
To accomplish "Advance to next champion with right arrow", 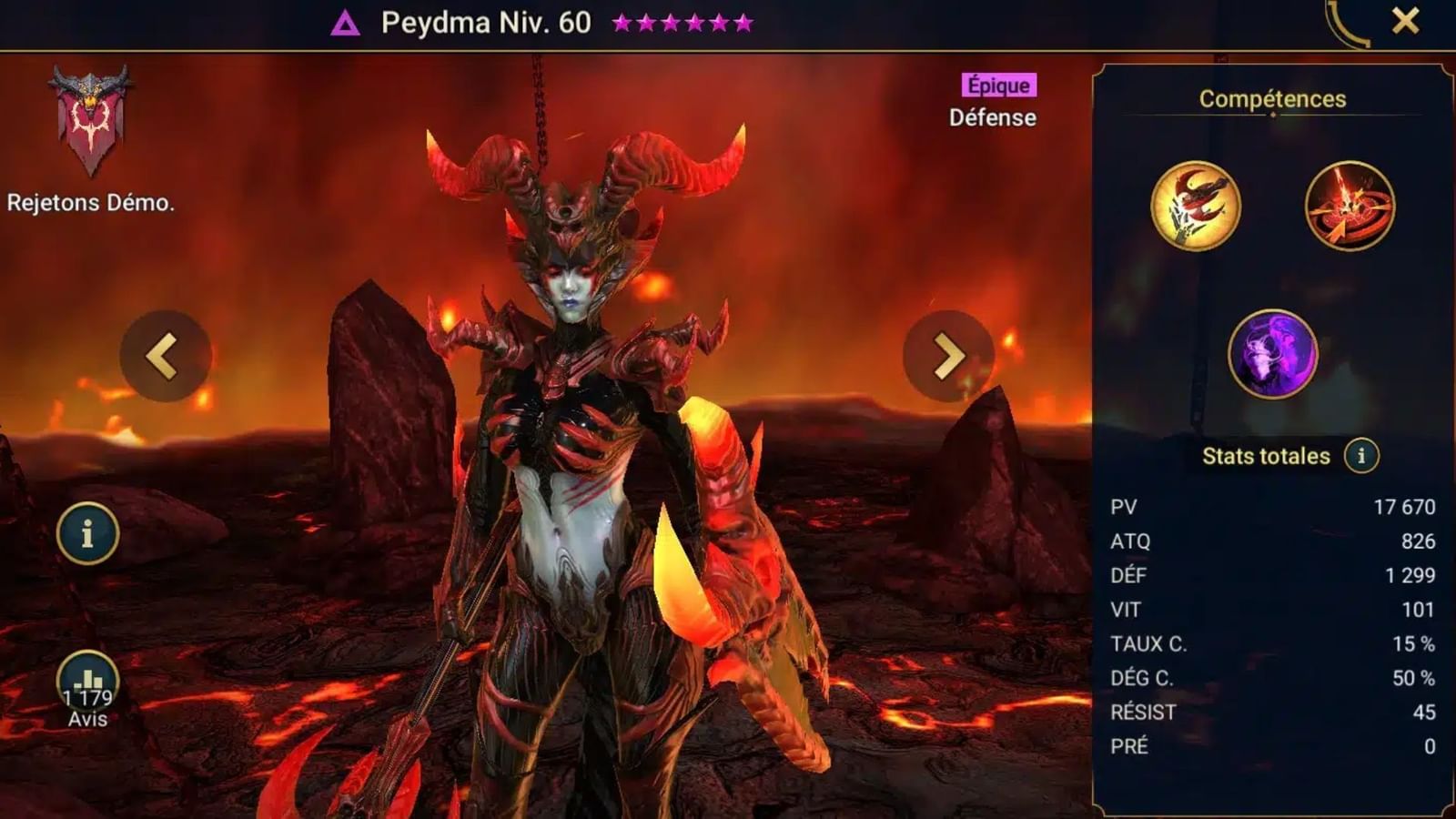I will pyautogui.click(x=946, y=355).
